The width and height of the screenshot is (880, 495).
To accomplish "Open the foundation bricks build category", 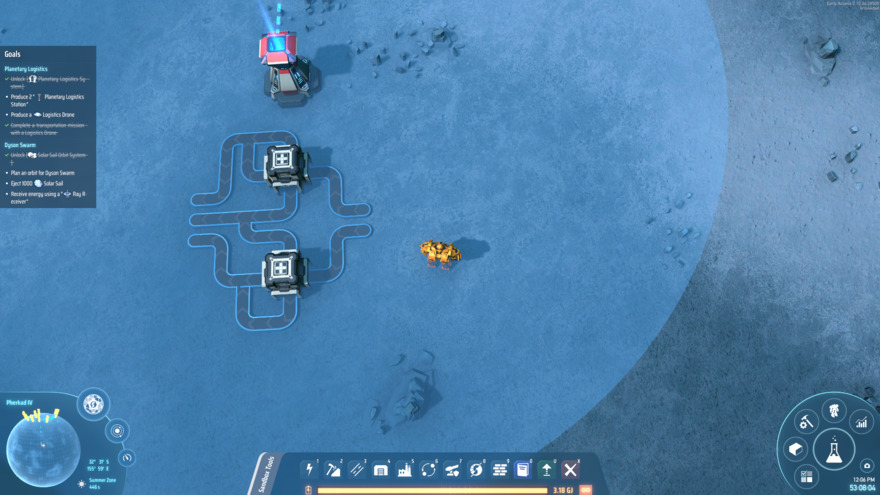I will (x=499, y=469).
